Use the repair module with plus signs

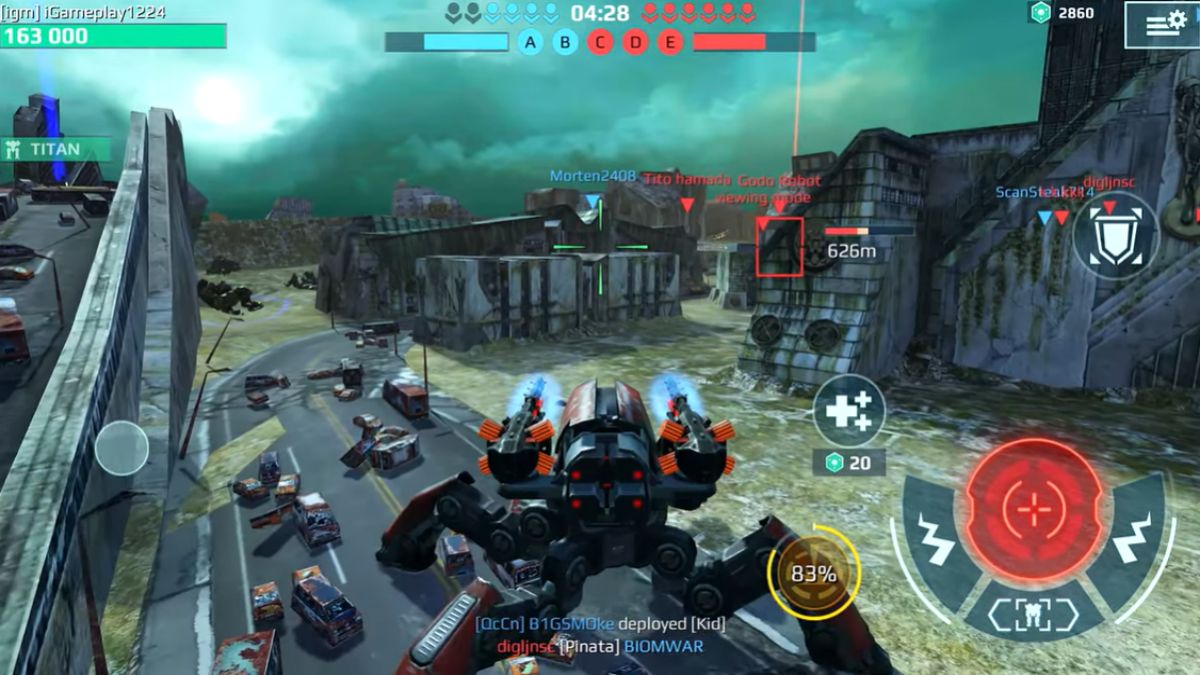[x=849, y=410]
